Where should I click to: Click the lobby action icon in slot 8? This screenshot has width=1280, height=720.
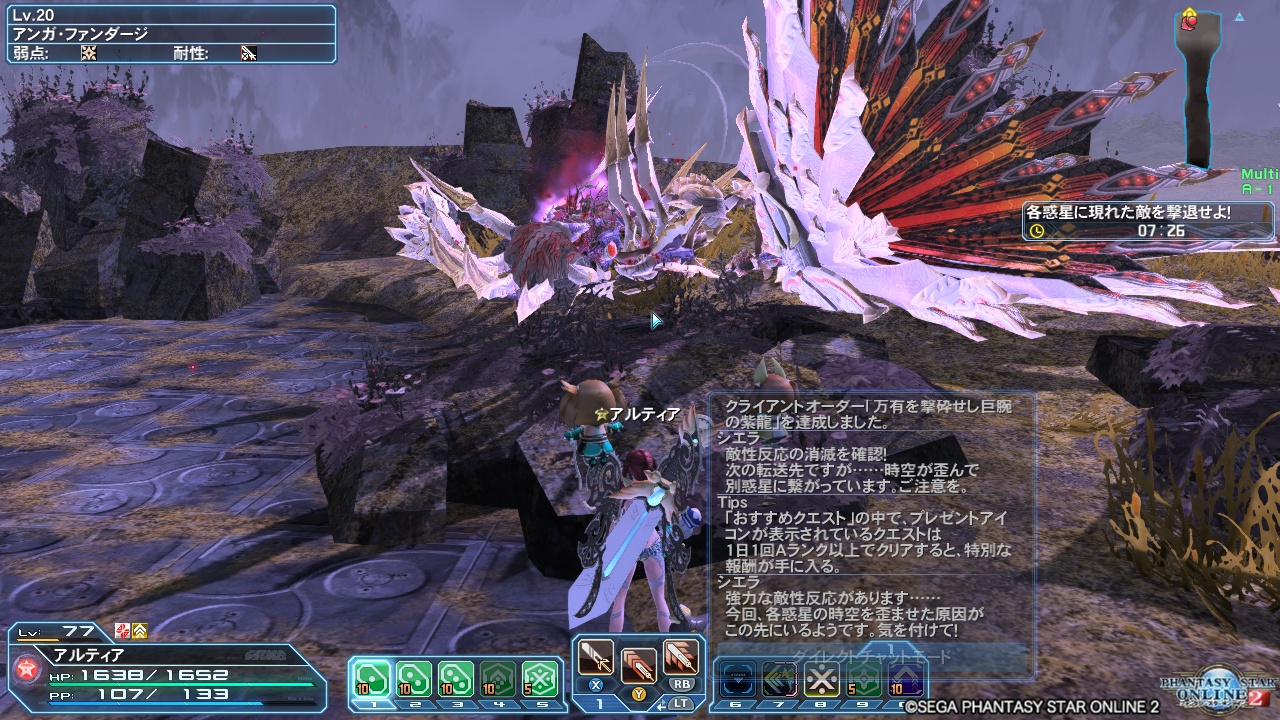(821, 678)
